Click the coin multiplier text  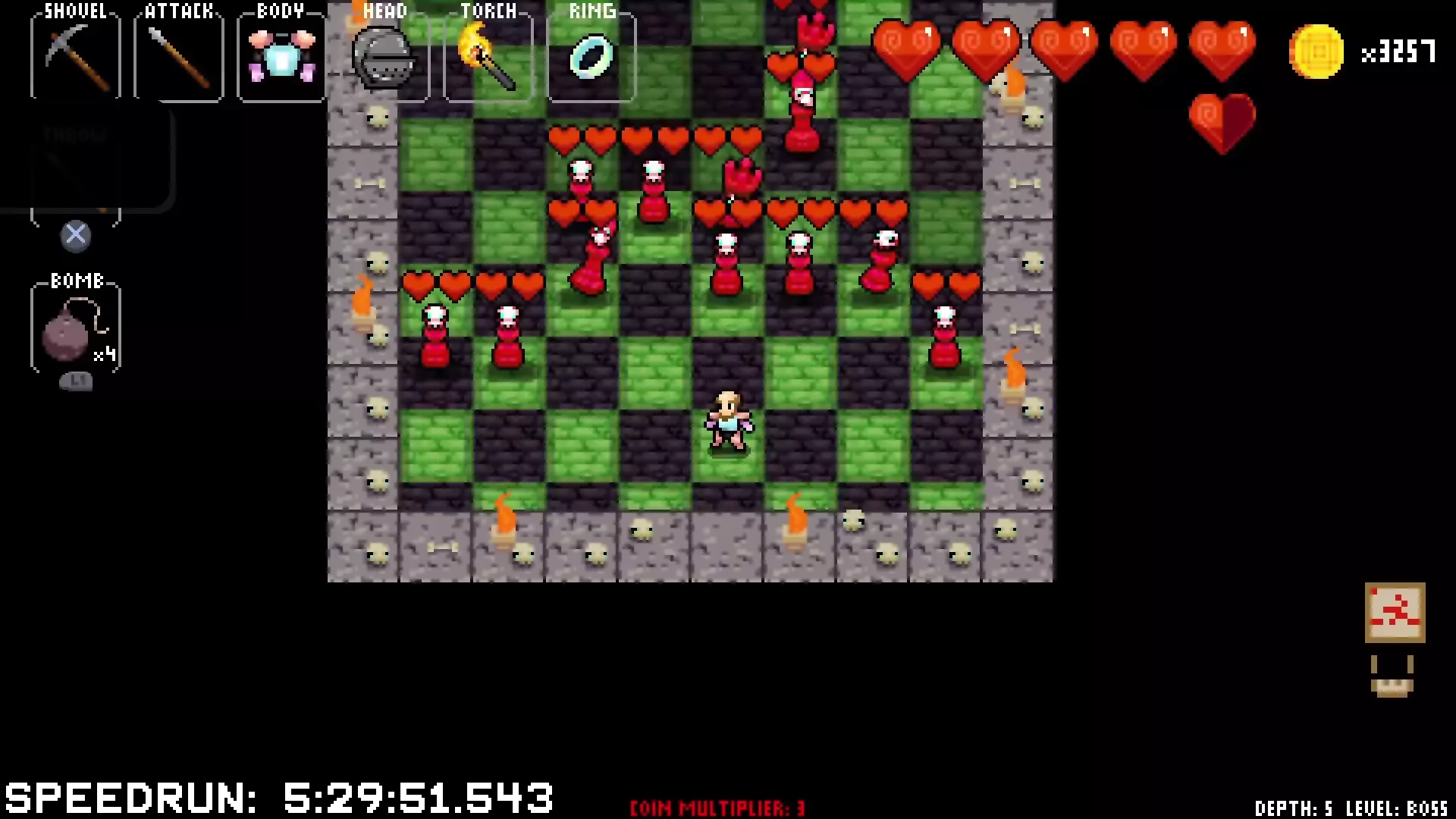point(717,806)
